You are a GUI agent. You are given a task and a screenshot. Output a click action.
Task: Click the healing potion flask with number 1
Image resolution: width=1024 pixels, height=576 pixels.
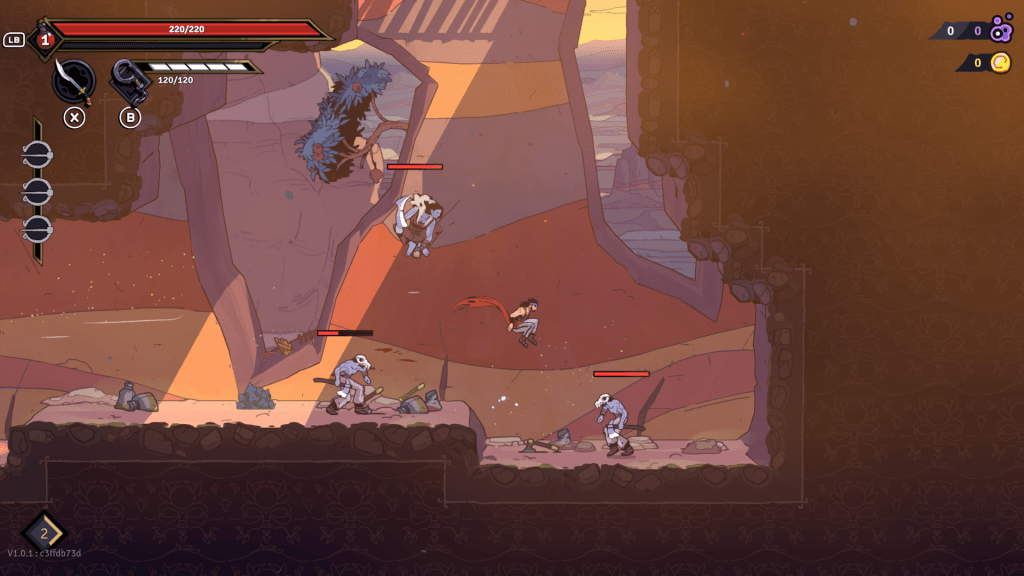[x=44, y=40]
